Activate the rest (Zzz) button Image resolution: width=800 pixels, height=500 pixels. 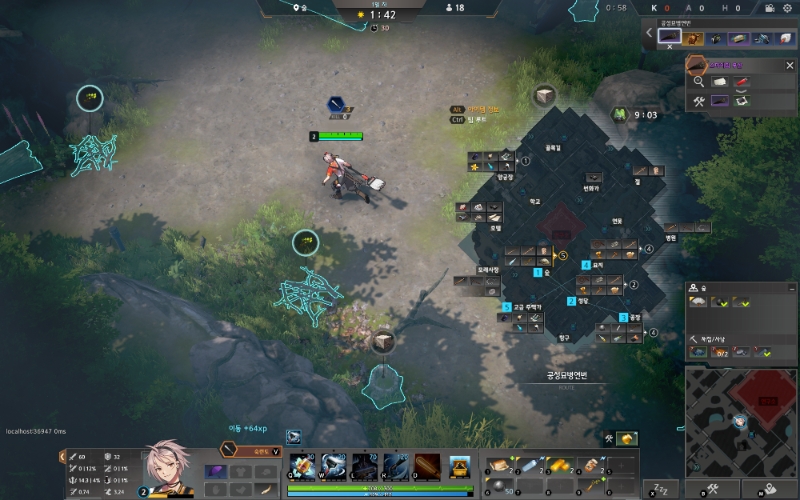click(659, 489)
